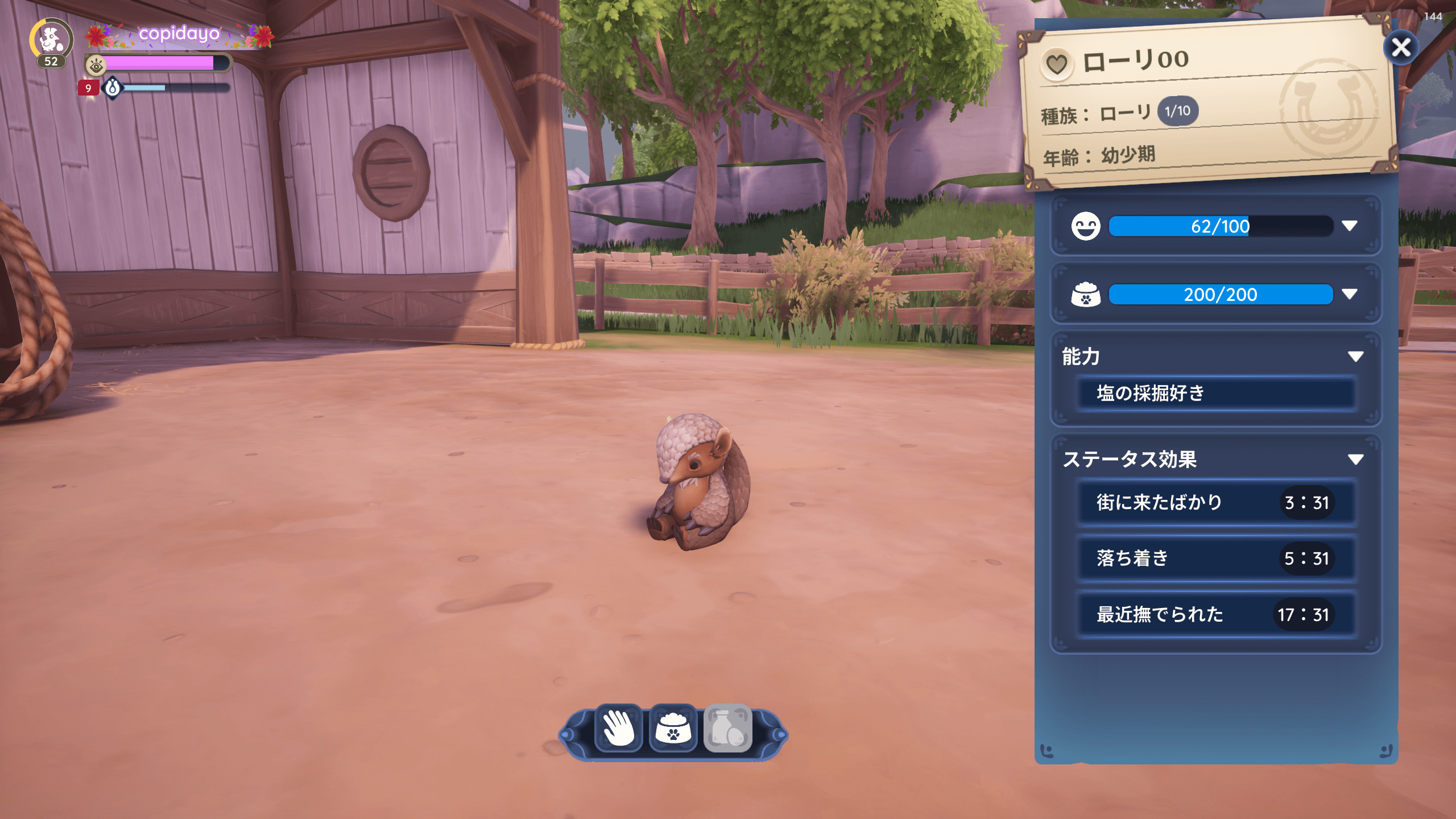
Task: Select the 最近撫でられた status effect
Action: coord(1216,614)
